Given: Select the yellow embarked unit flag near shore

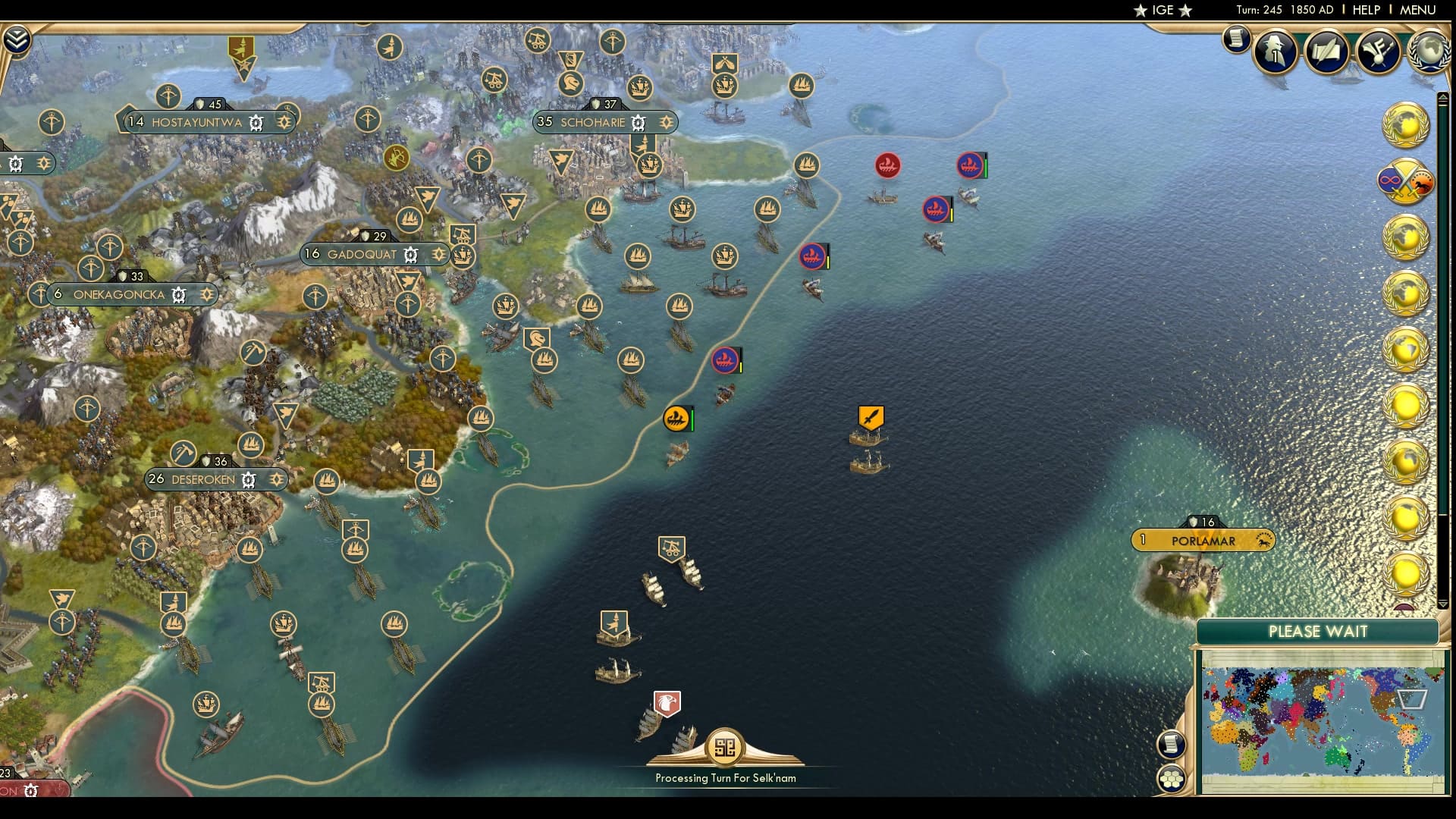Looking at the screenshot, I should (x=677, y=417).
